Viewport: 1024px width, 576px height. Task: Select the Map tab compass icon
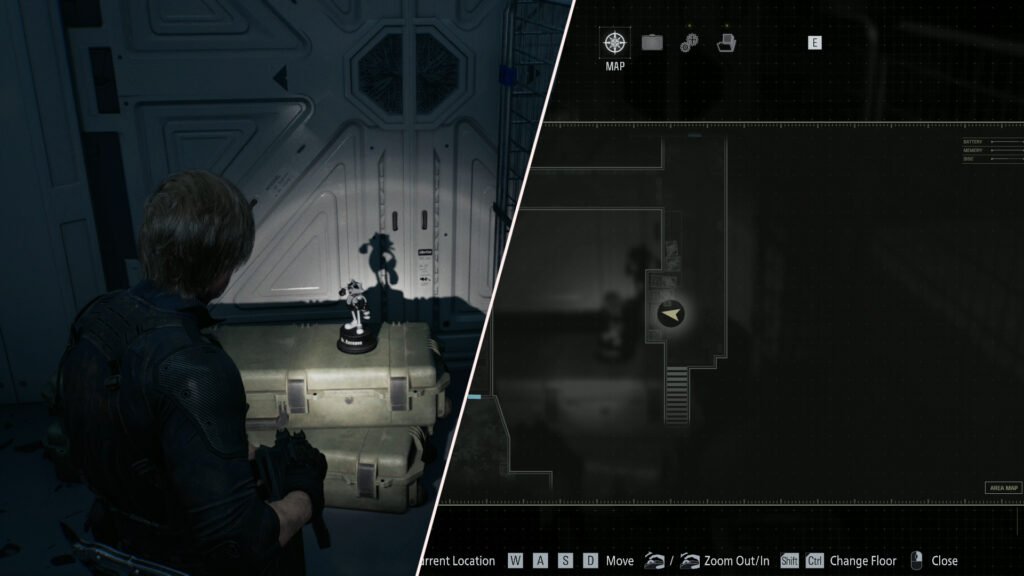tap(615, 42)
